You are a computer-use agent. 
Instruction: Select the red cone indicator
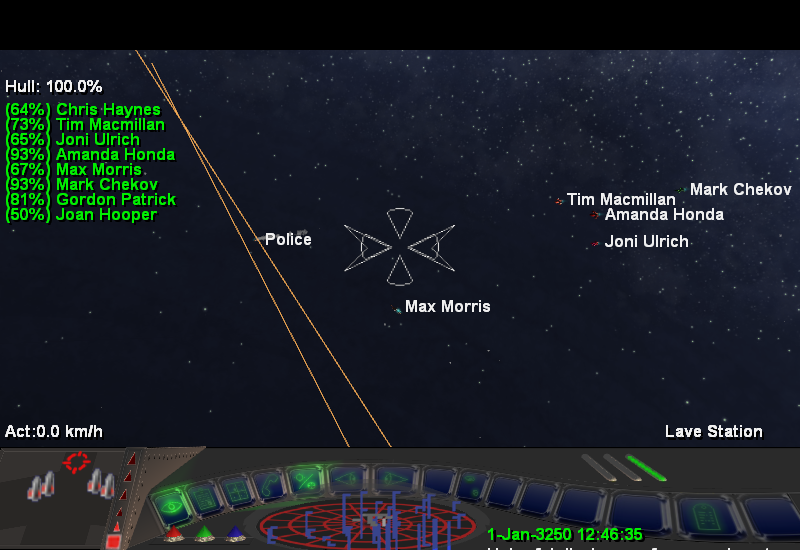[x=172, y=534]
